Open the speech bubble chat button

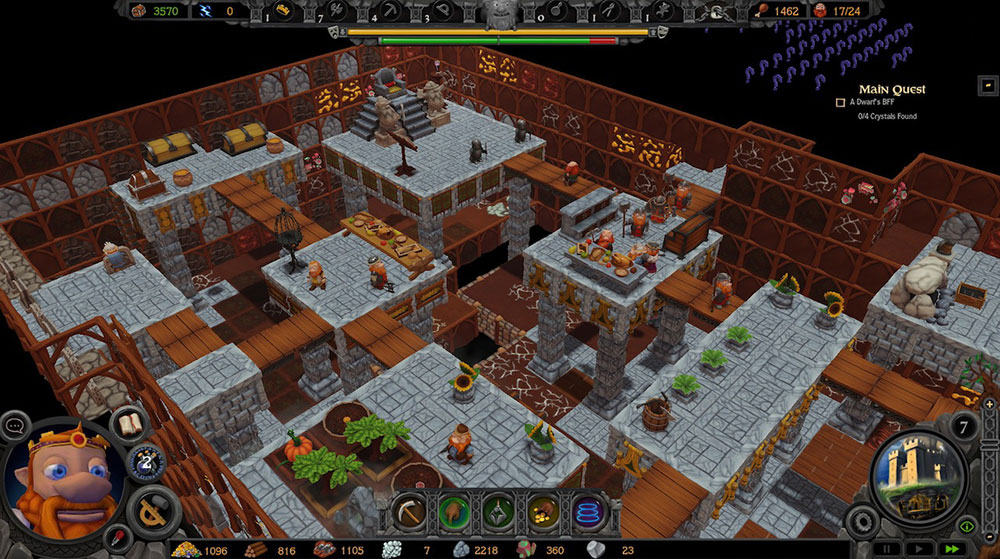(15, 426)
